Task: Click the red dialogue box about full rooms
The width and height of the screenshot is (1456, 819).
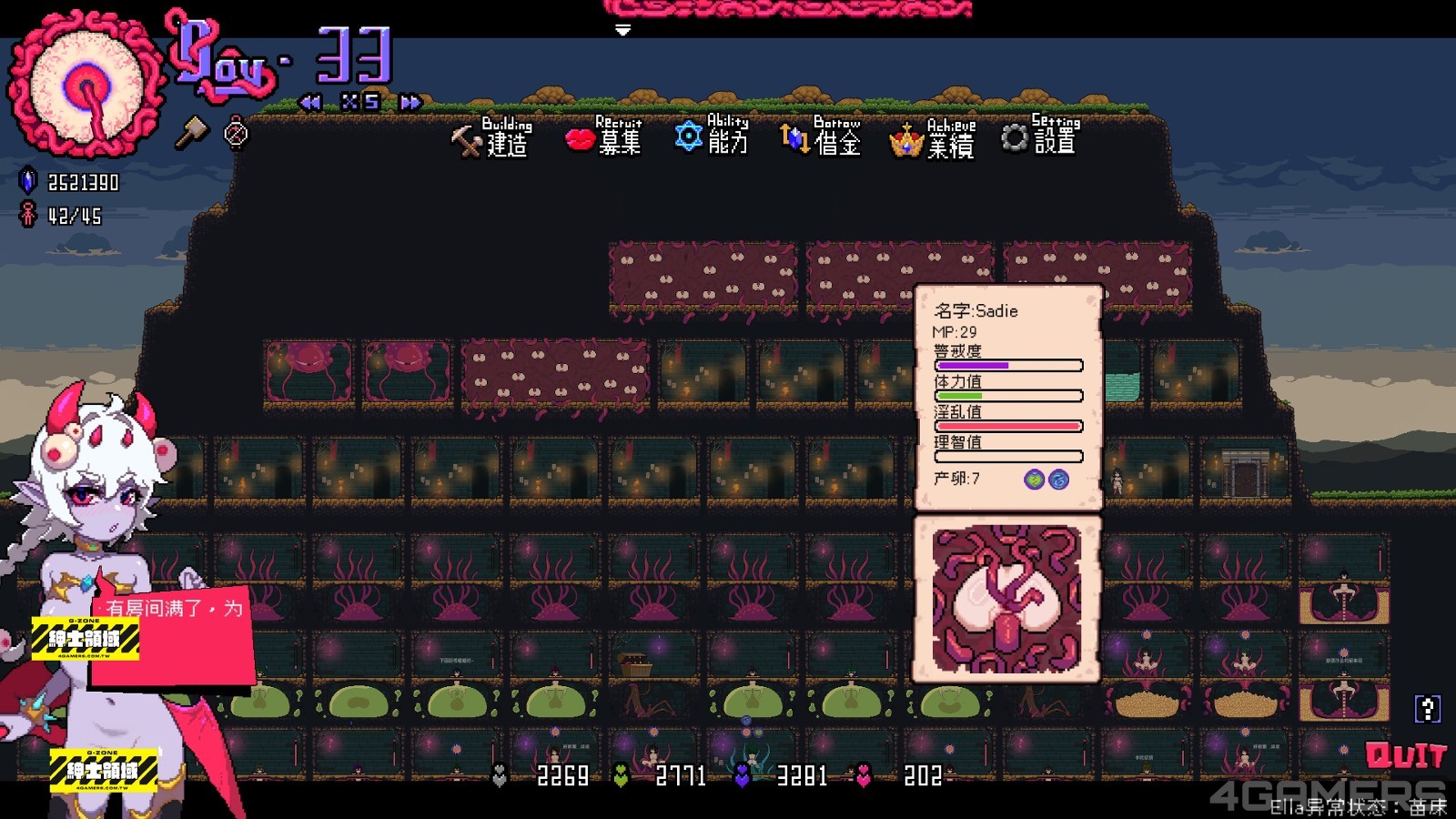Action: point(173,637)
